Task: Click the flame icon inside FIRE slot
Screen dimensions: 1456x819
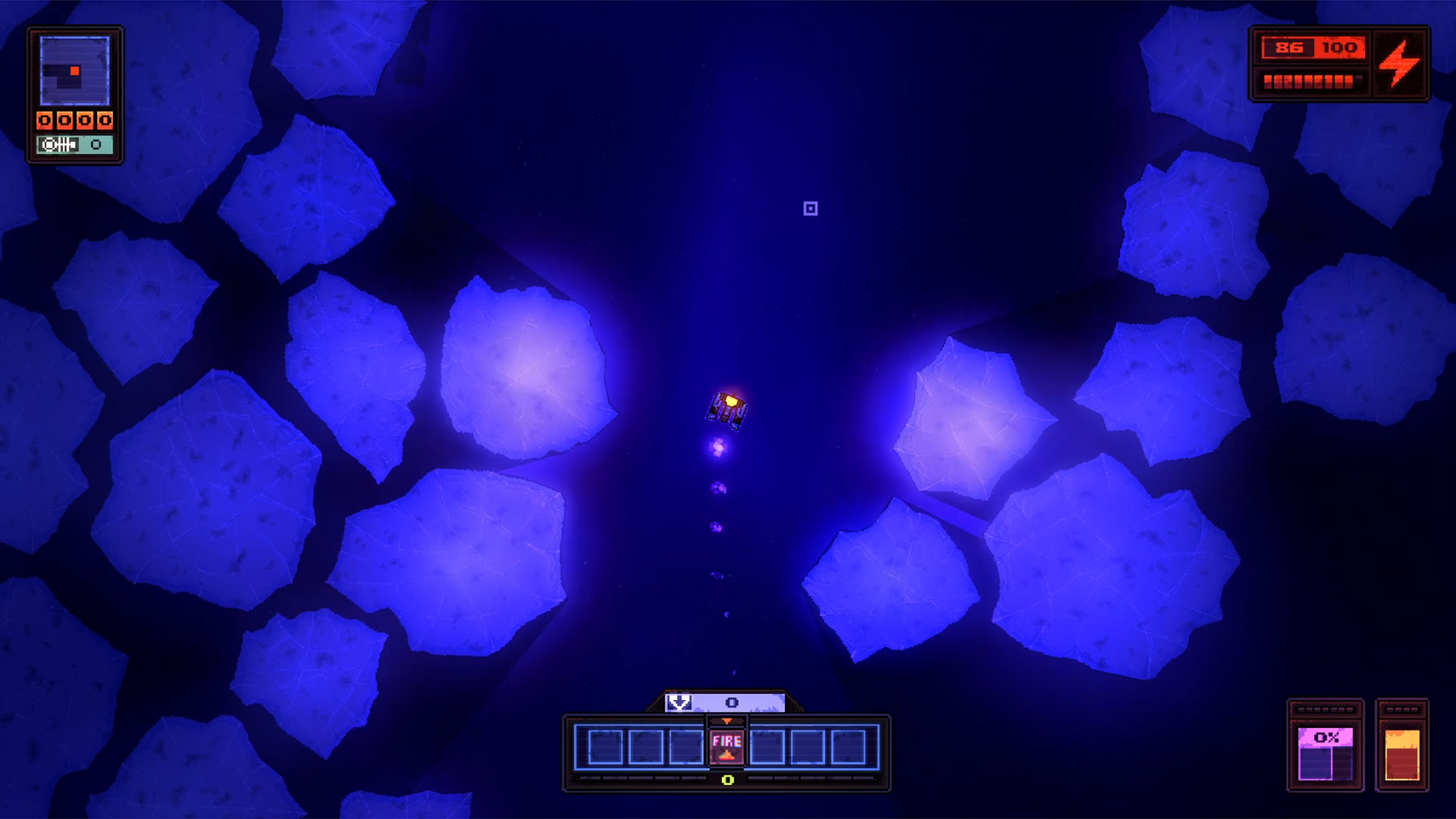Action: (727, 756)
